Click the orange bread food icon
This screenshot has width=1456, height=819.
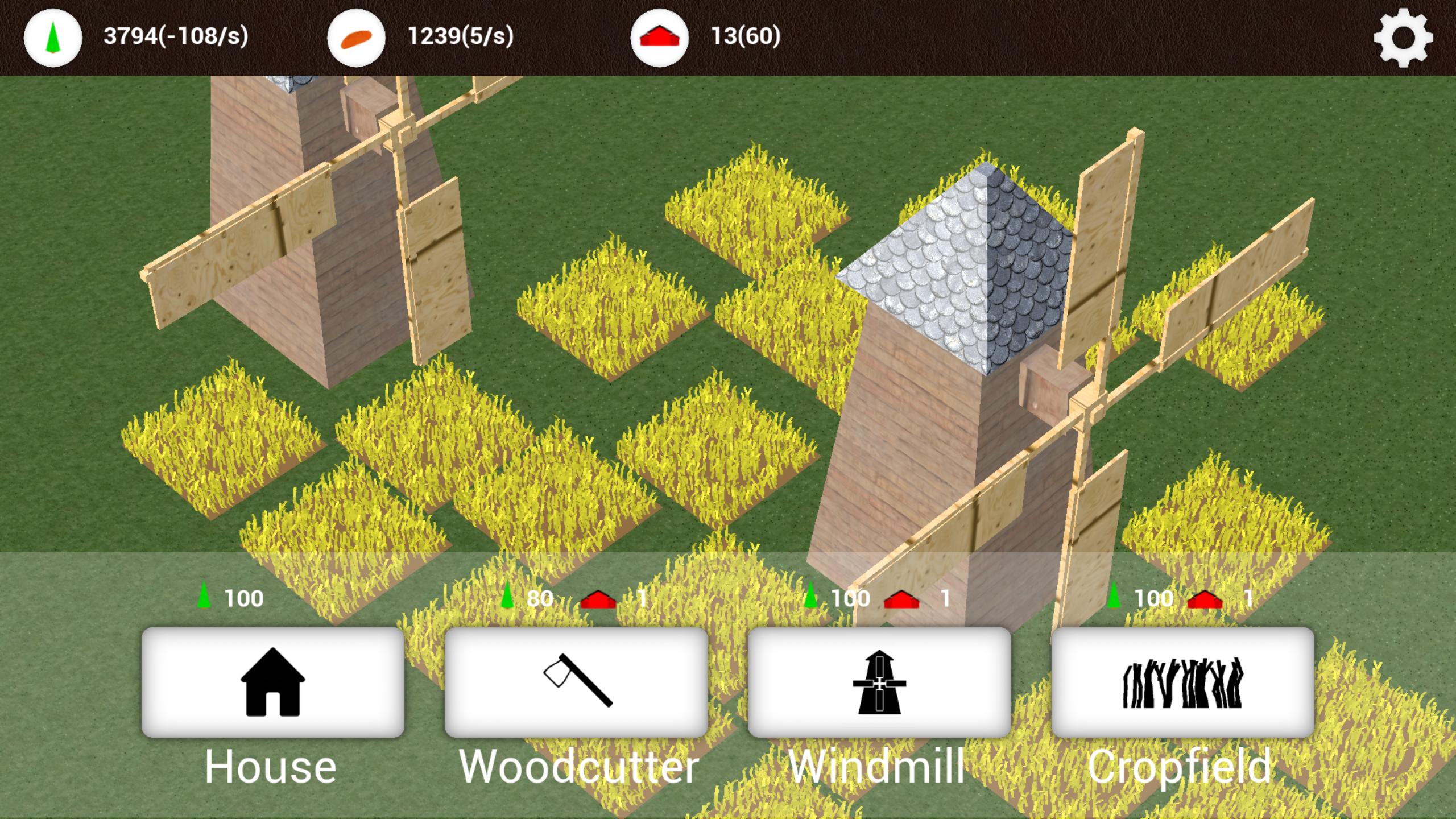[x=356, y=38]
